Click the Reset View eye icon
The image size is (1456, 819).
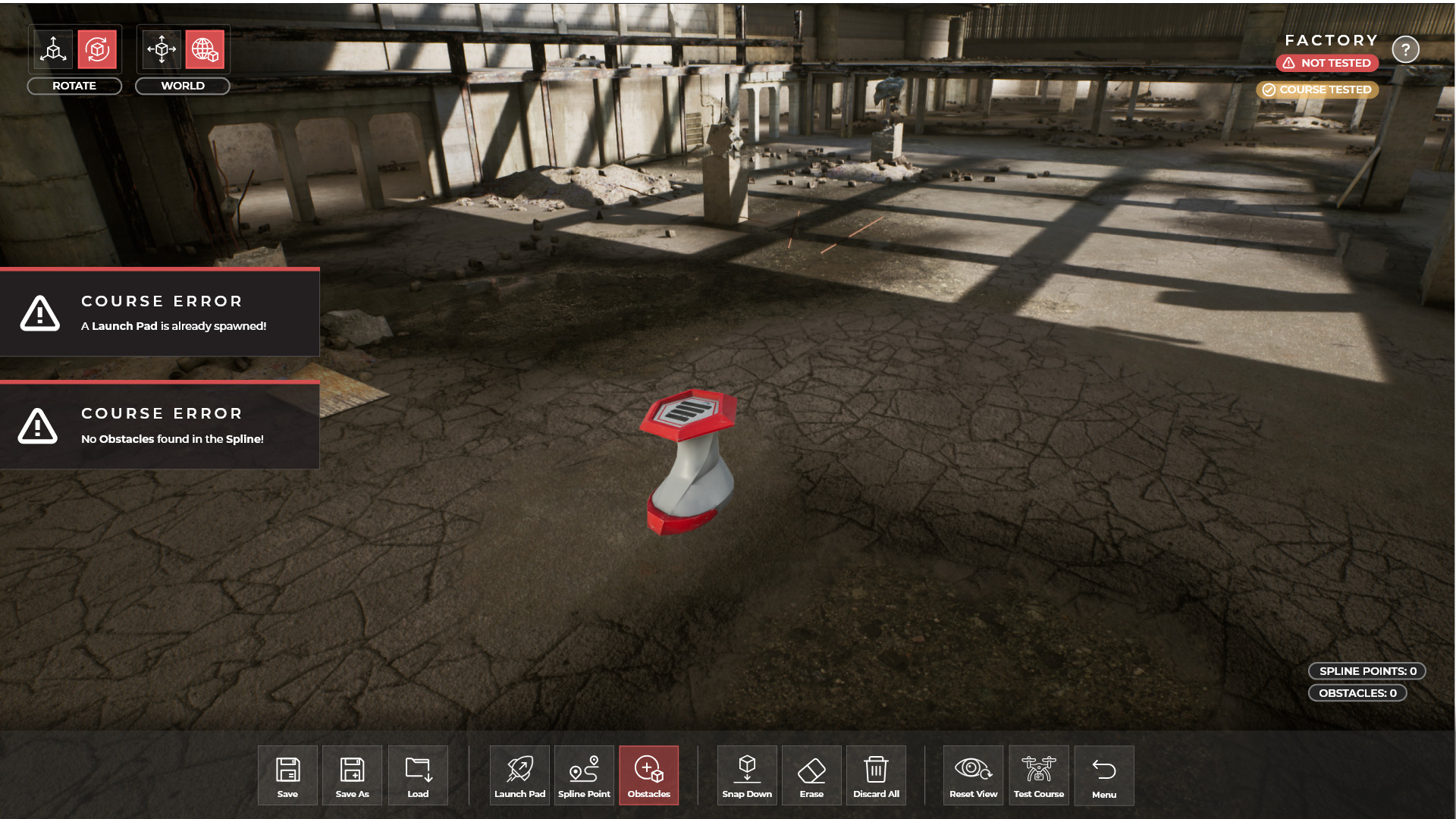(973, 775)
